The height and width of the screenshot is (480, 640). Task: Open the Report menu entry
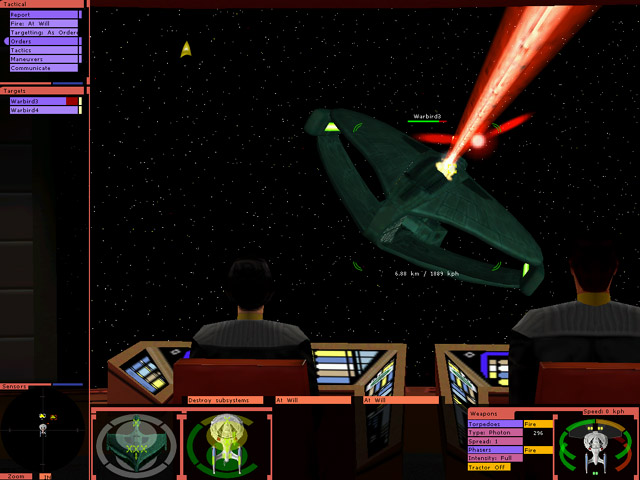[42, 14]
